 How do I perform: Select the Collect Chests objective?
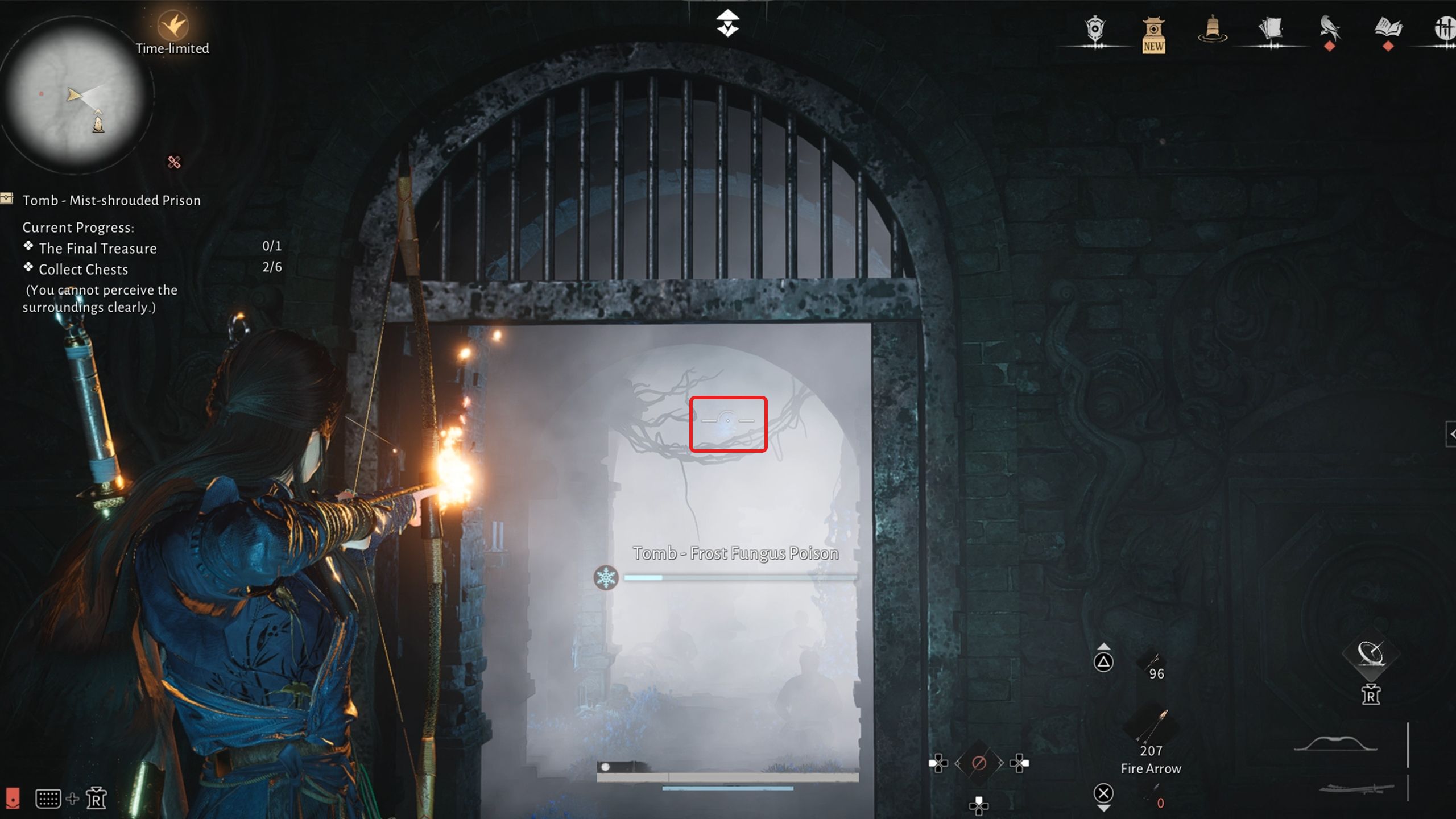(x=82, y=269)
